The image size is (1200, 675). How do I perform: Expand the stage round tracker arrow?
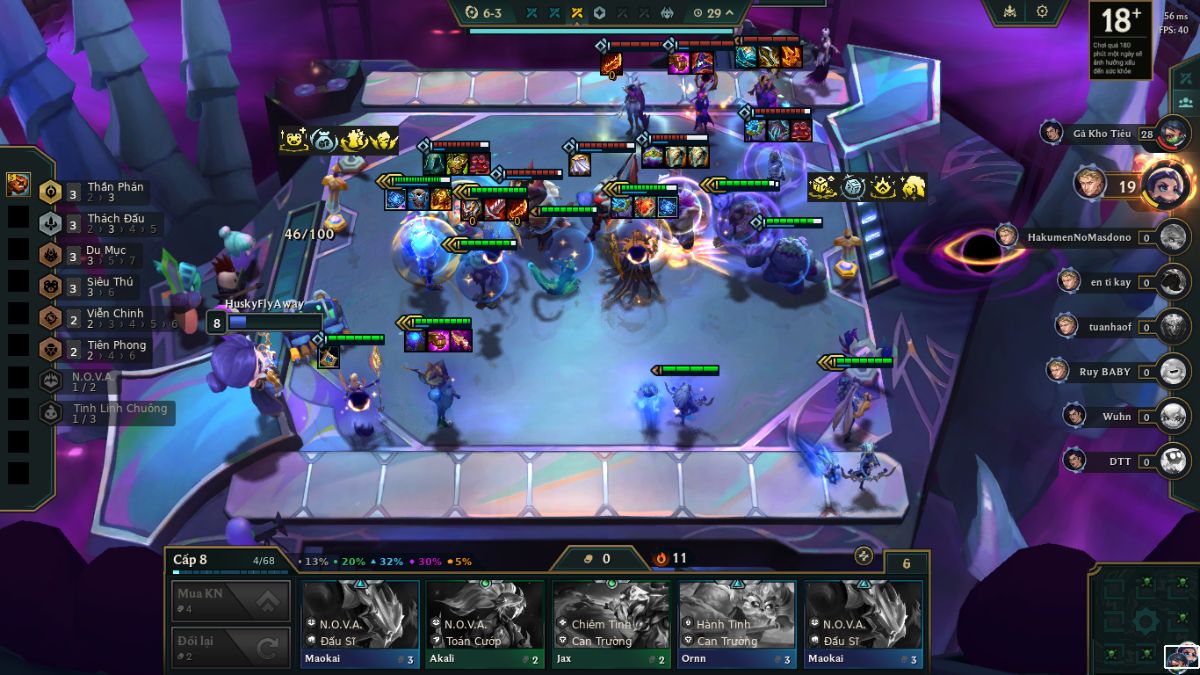(x=729, y=13)
